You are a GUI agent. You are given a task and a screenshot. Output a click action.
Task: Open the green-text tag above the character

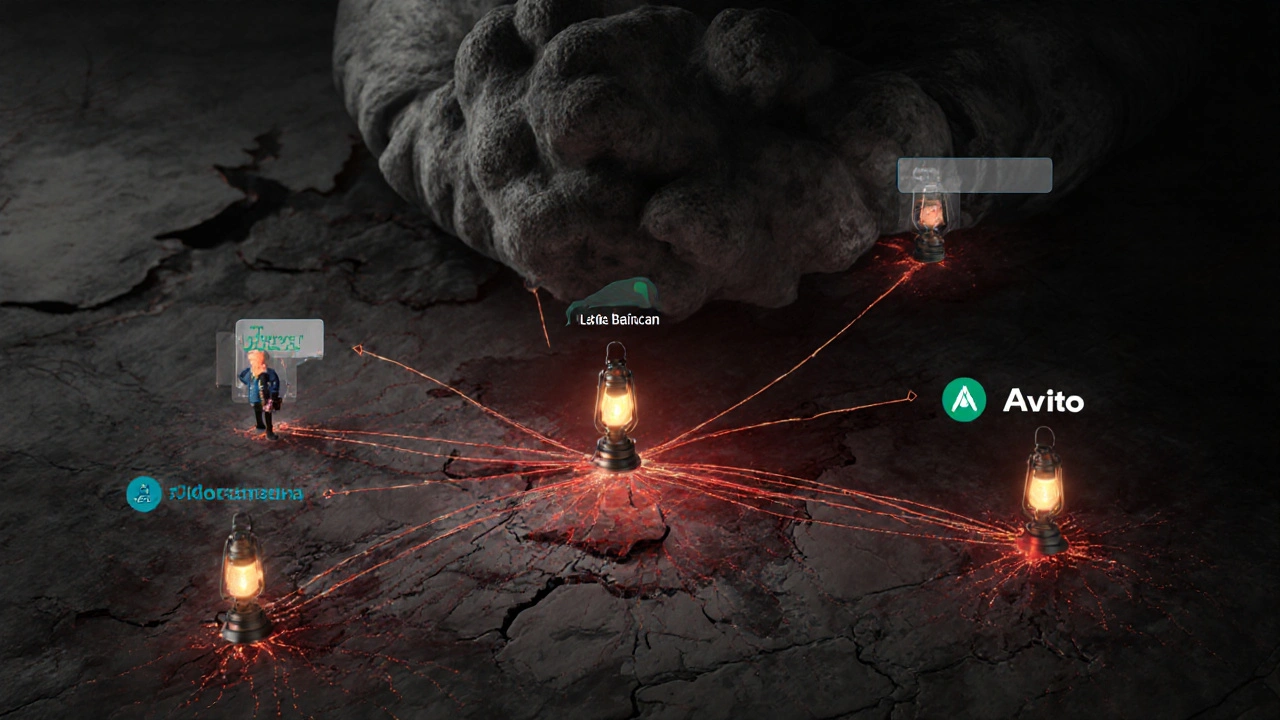pyautogui.click(x=279, y=339)
